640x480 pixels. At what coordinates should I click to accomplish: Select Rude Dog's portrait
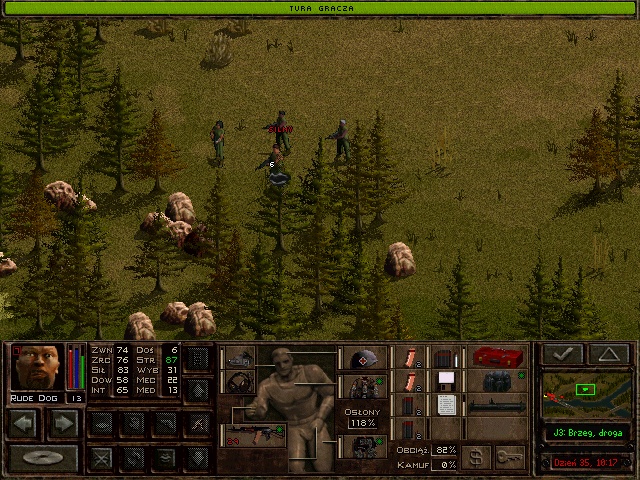[x=37, y=366]
